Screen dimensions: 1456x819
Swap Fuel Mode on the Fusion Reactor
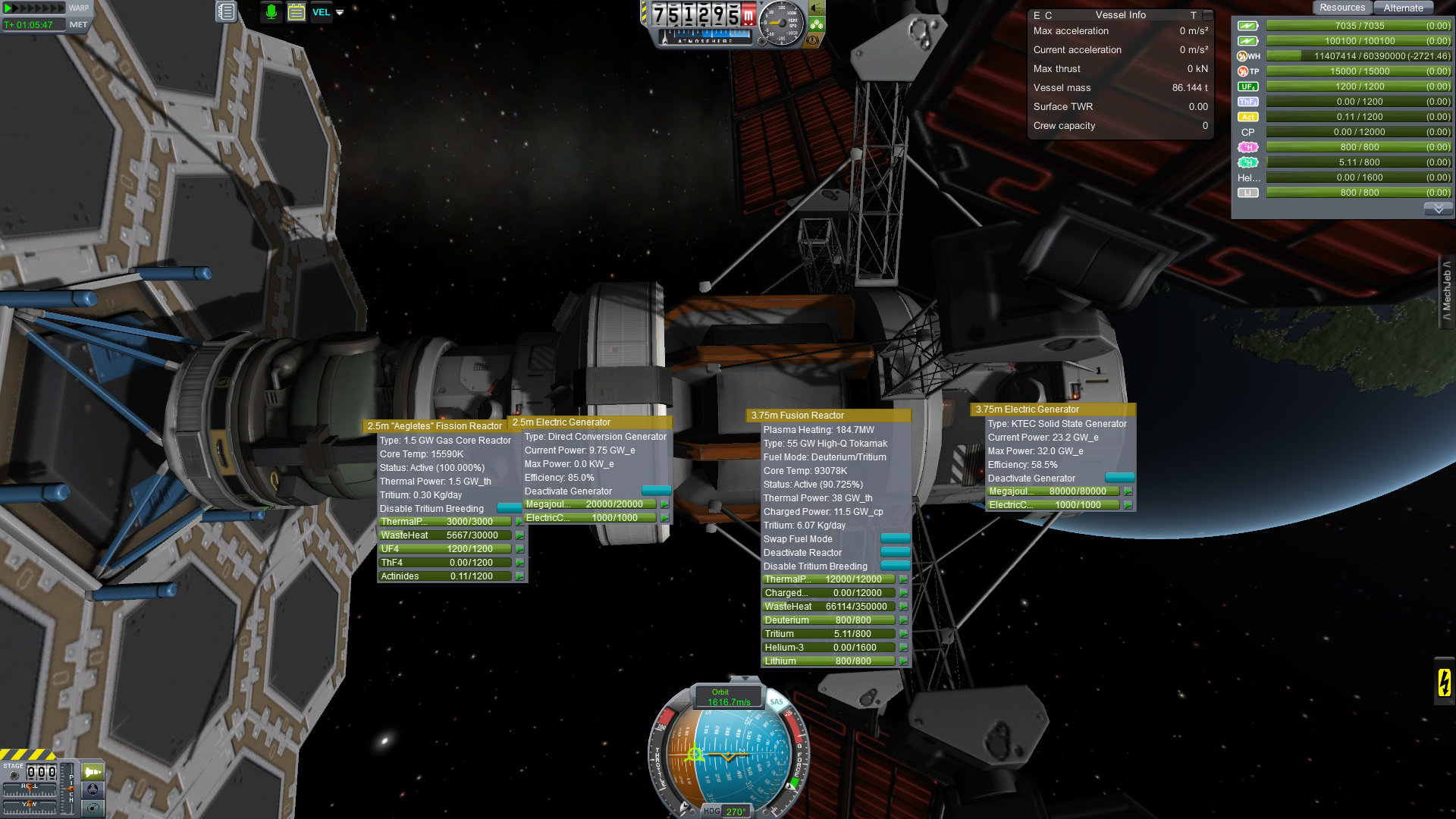(895, 538)
